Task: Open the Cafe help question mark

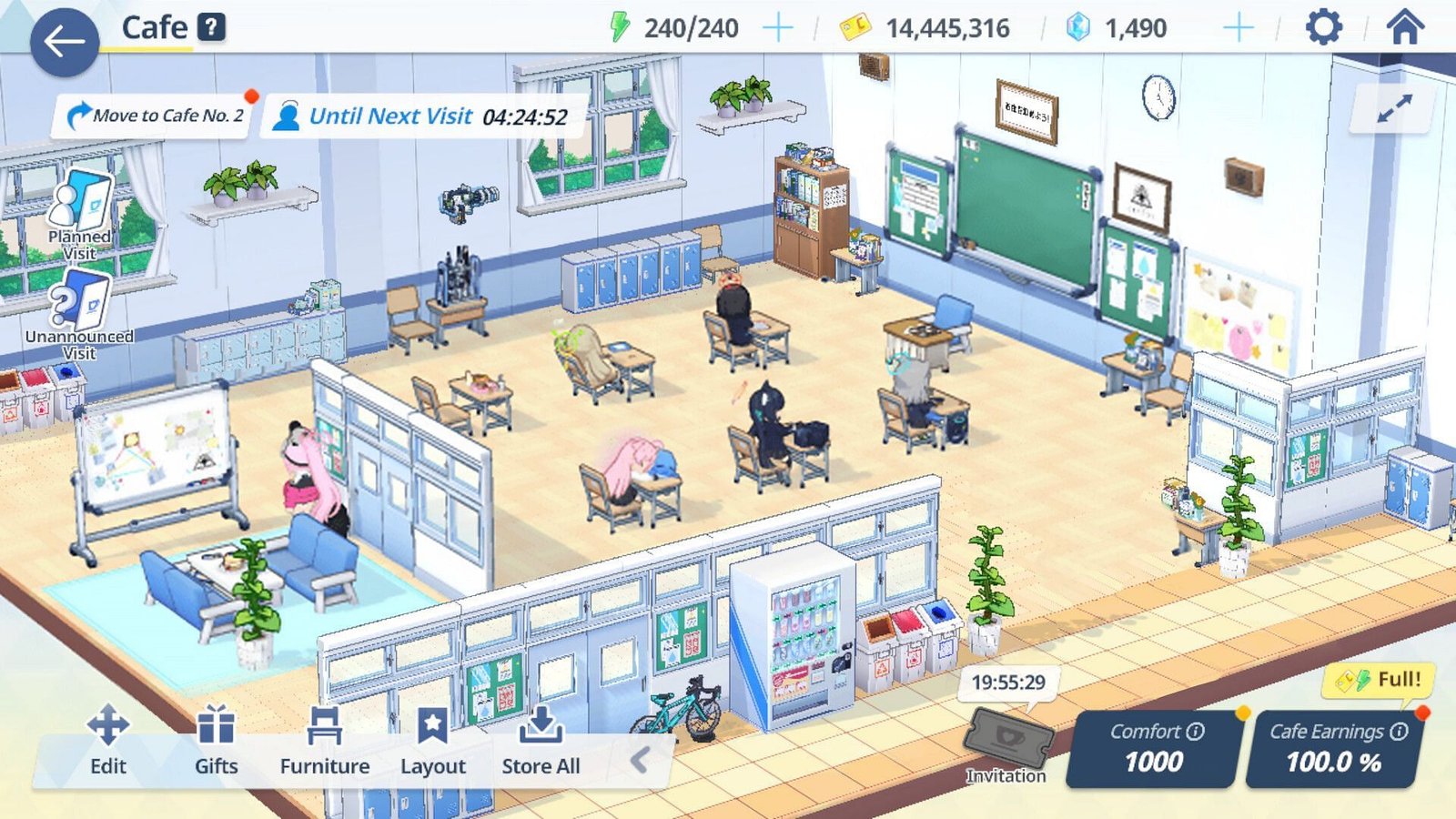Action: point(212,28)
